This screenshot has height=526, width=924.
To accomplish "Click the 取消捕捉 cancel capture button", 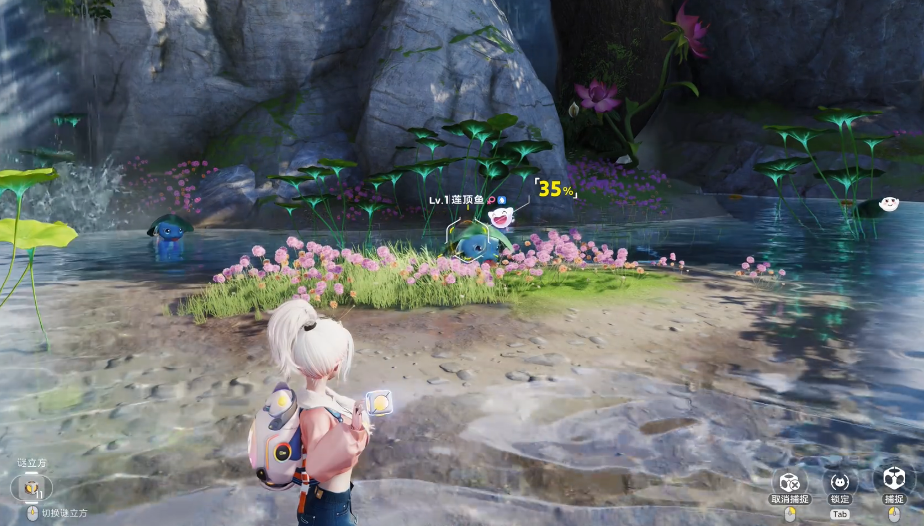I will [x=788, y=481].
